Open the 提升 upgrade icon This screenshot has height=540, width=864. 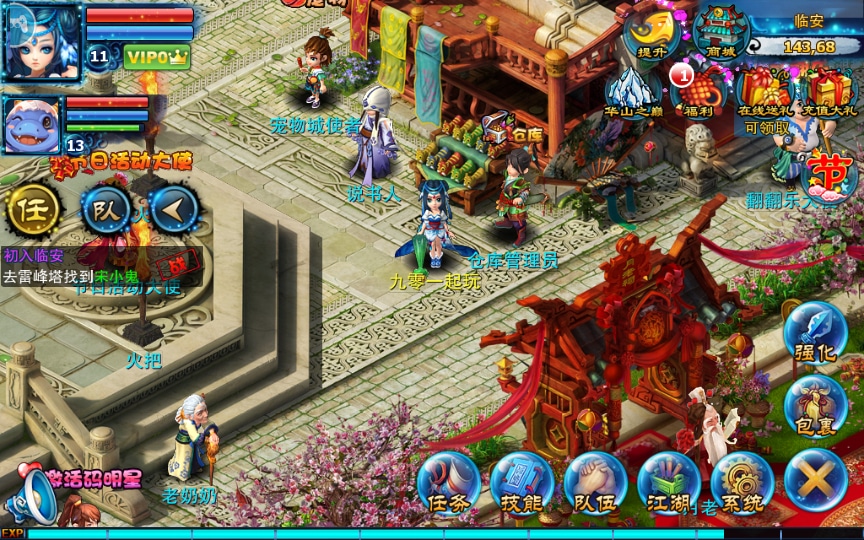pyautogui.click(x=652, y=33)
